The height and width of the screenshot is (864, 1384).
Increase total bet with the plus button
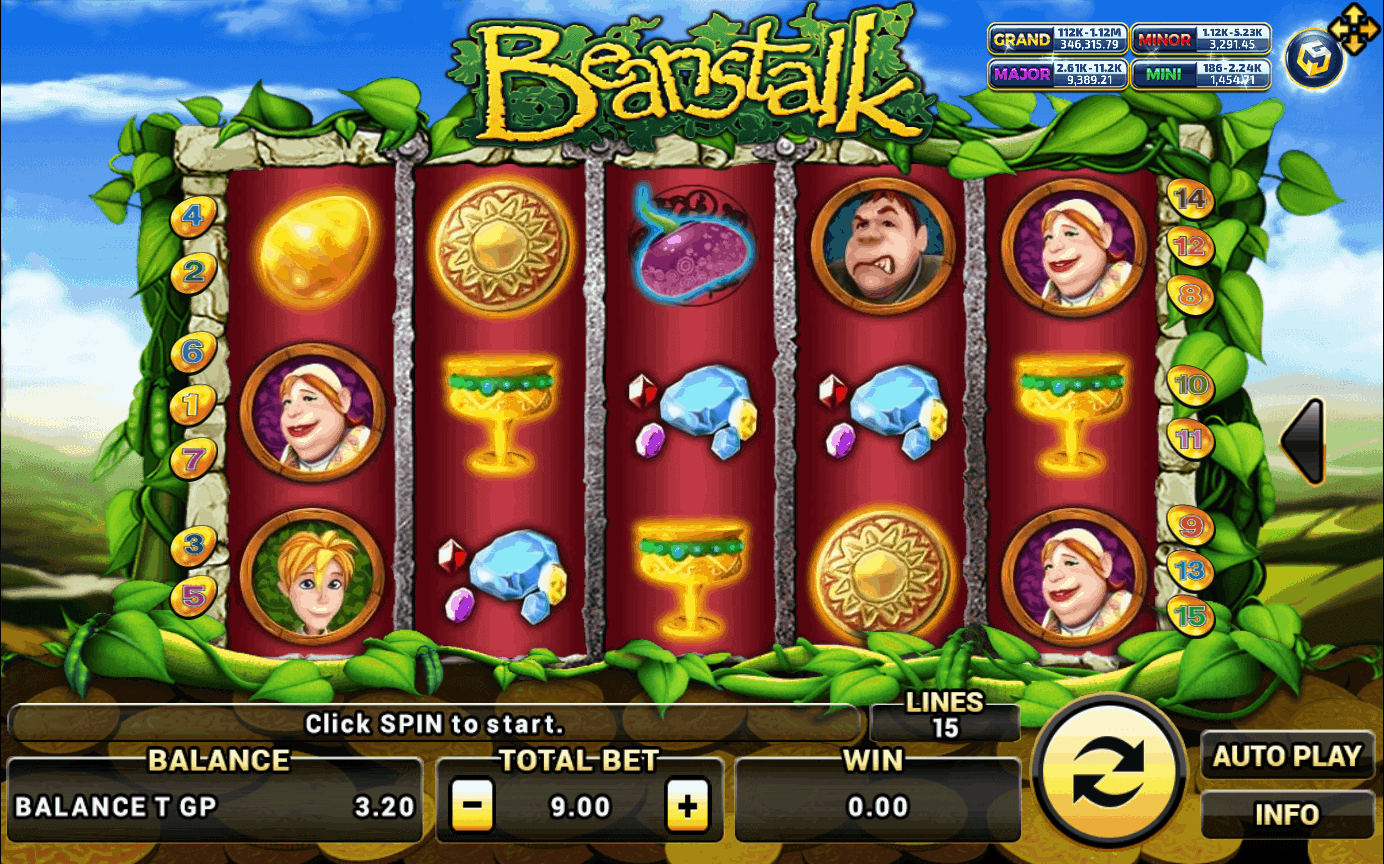(687, 806)
